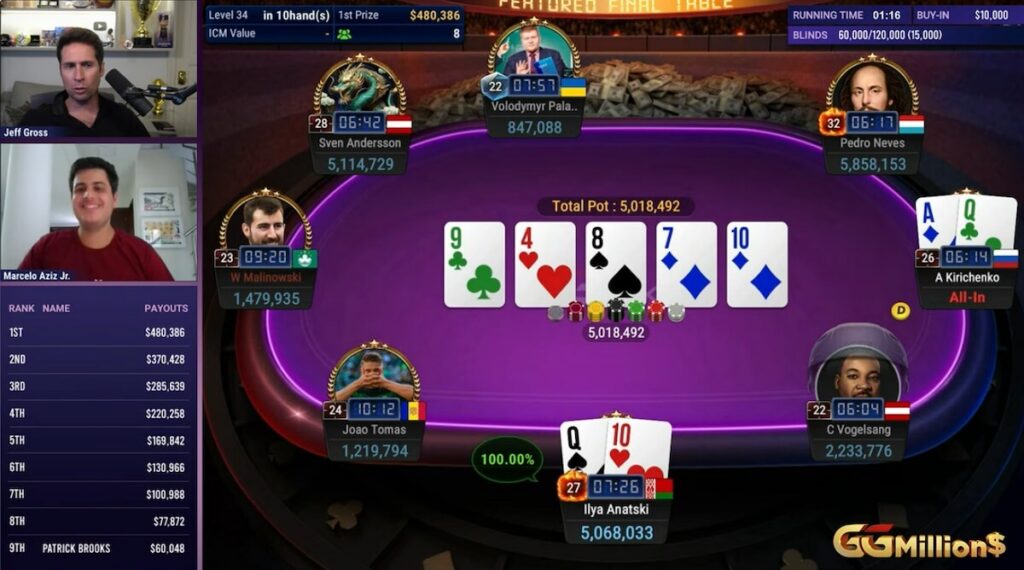Select the seven of diamonds board card
The image size is (1024, 570).
tap(686, 264)
